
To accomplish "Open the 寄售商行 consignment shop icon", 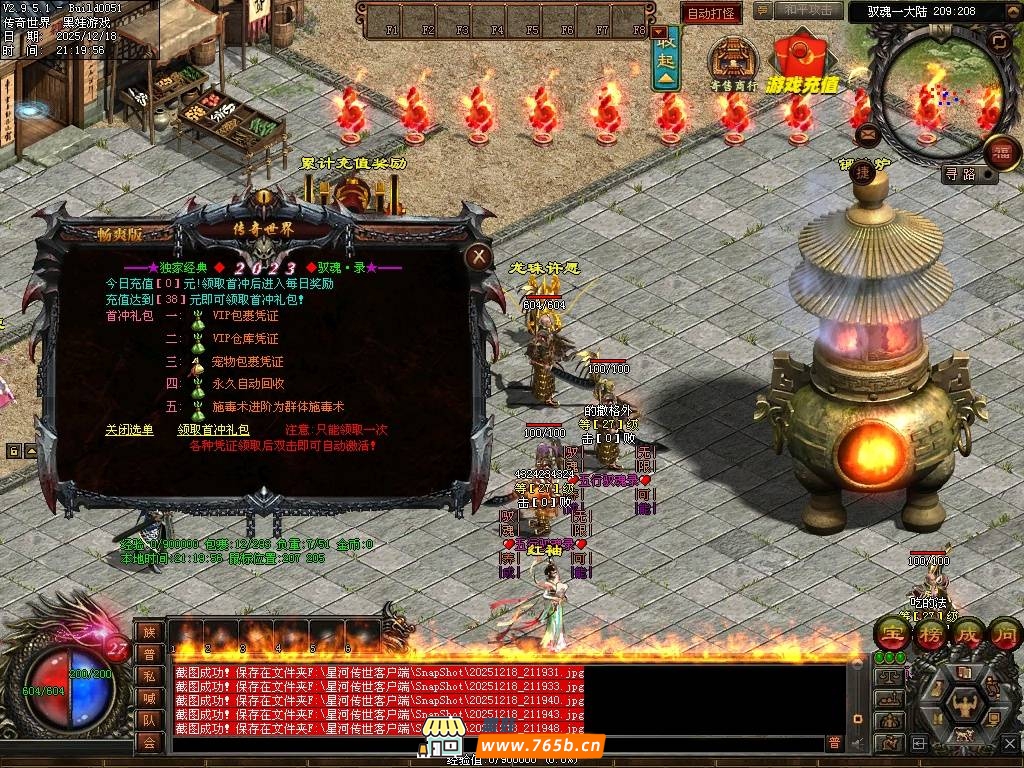I will (734, 62).
